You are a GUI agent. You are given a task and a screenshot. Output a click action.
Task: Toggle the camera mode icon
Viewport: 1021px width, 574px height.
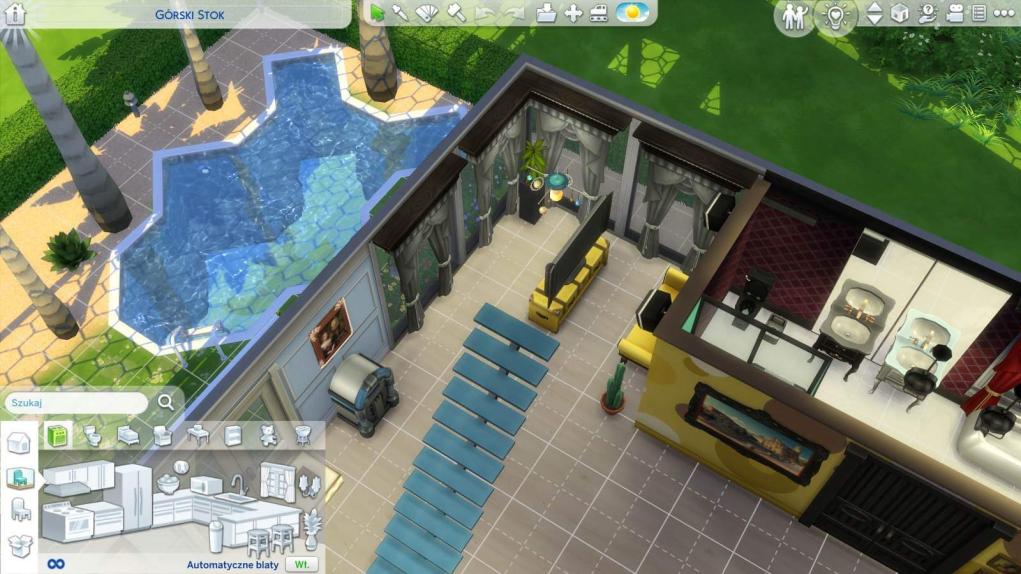coord(954,14)
